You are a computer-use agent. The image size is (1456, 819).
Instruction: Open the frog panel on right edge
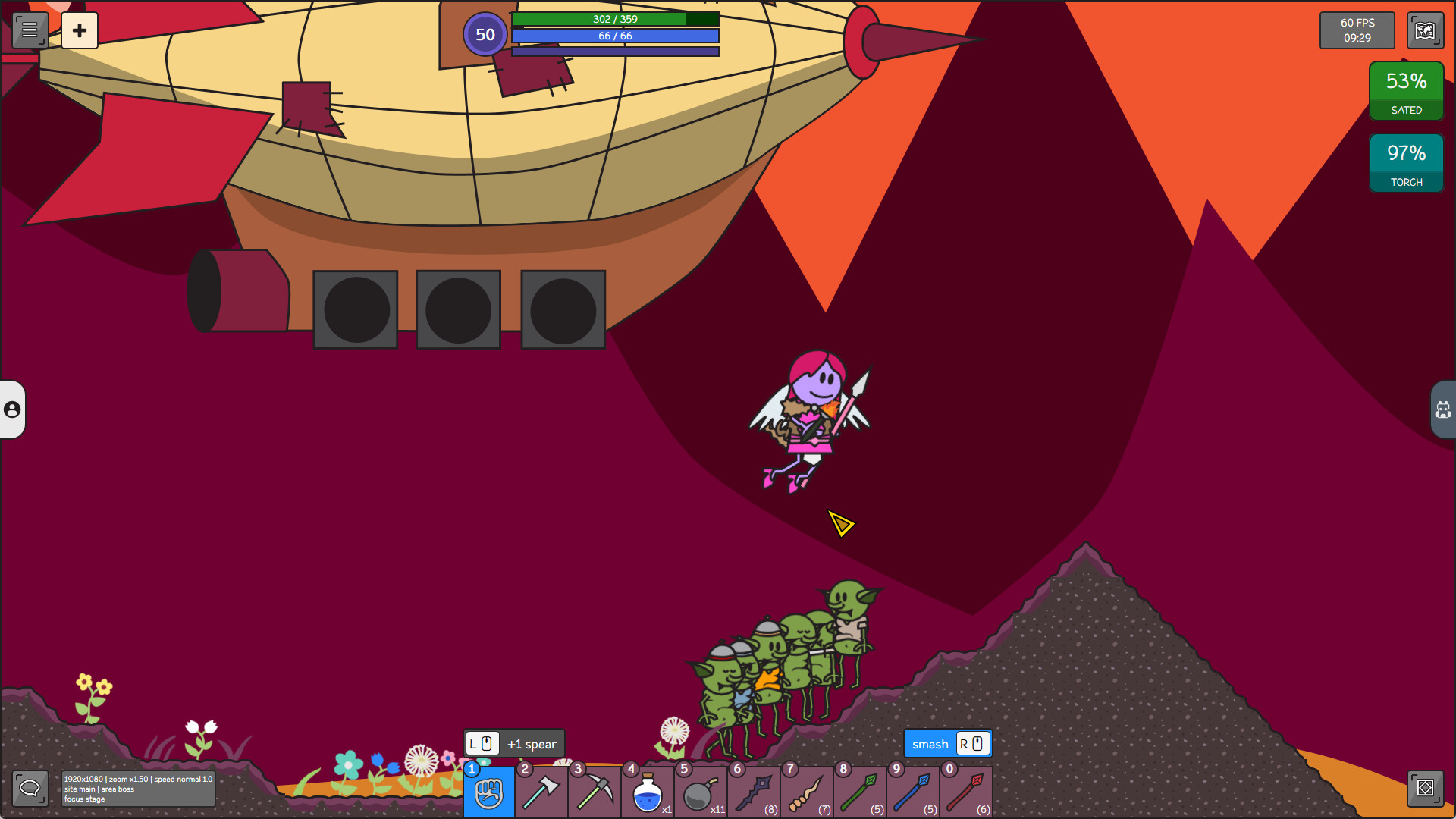[x=1445, y=409]
